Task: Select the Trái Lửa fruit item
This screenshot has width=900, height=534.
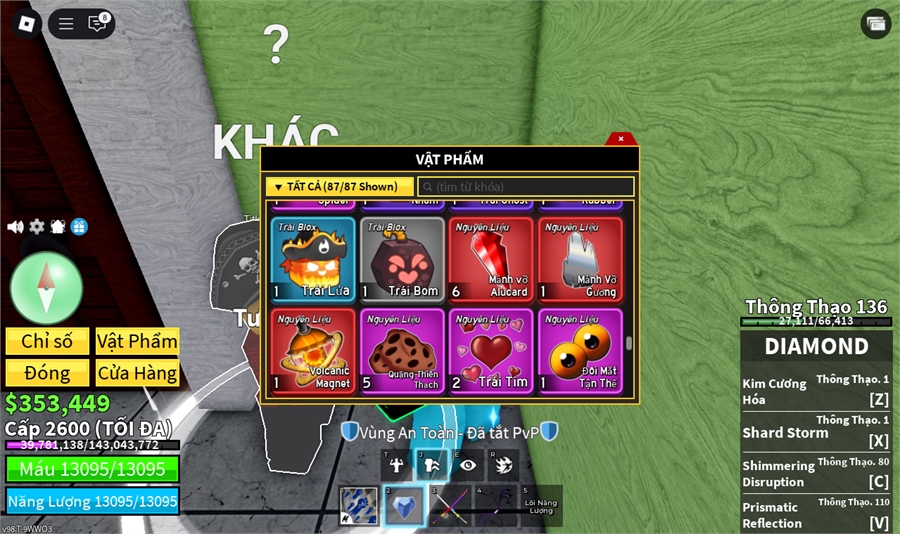Action: [313, 260]
